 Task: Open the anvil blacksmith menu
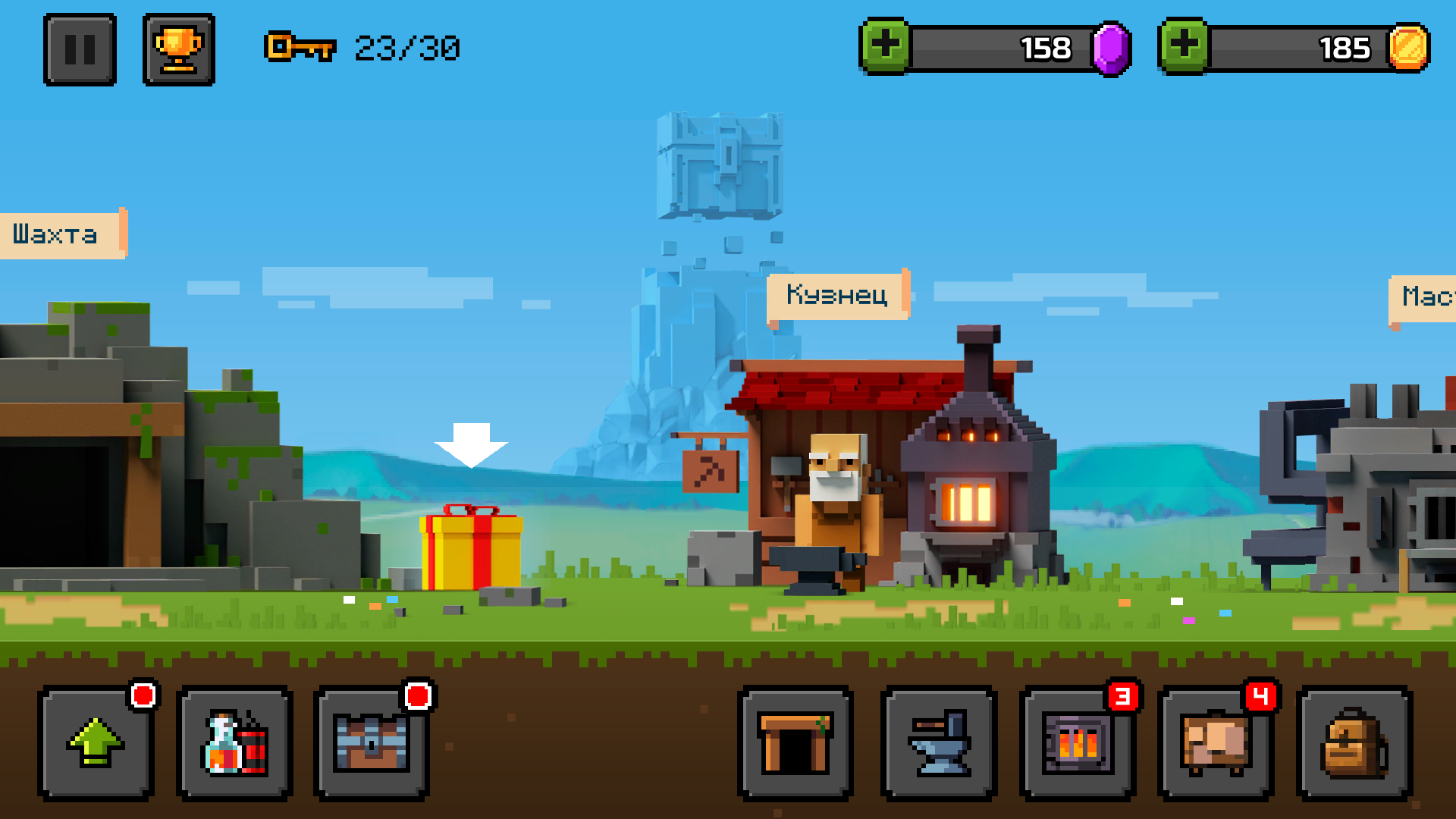point(940,743)
